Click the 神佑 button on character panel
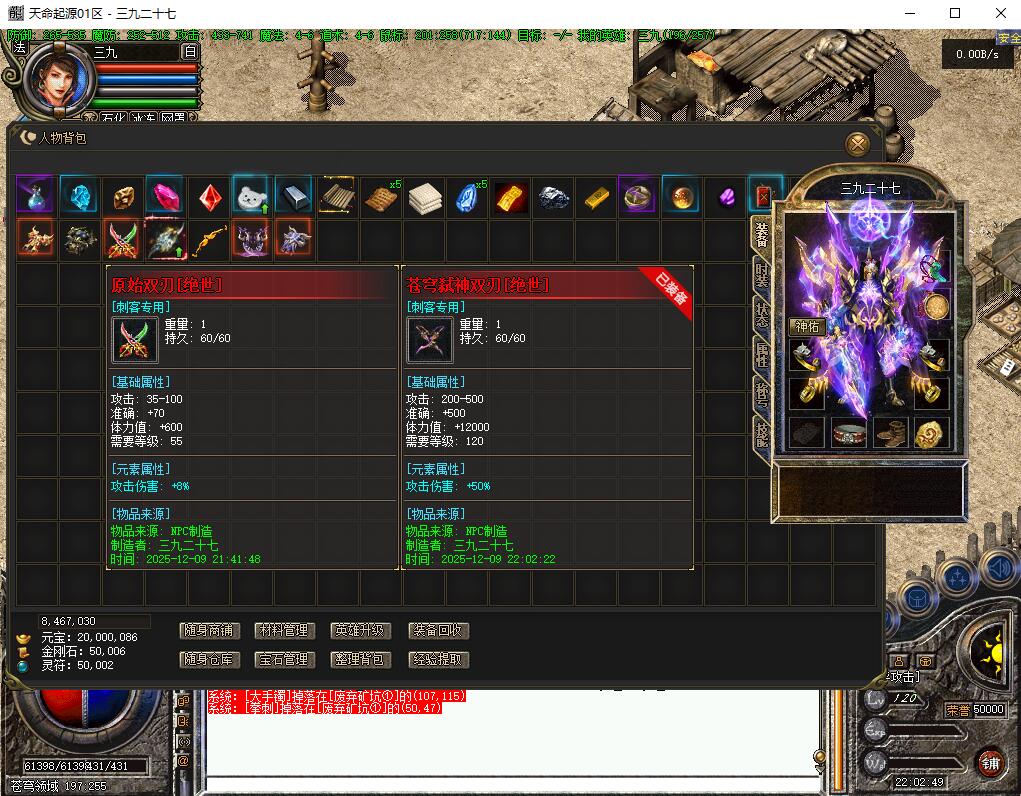This screenshot has height=796, width=1021. pyautogui.click(x=807, y=327)
